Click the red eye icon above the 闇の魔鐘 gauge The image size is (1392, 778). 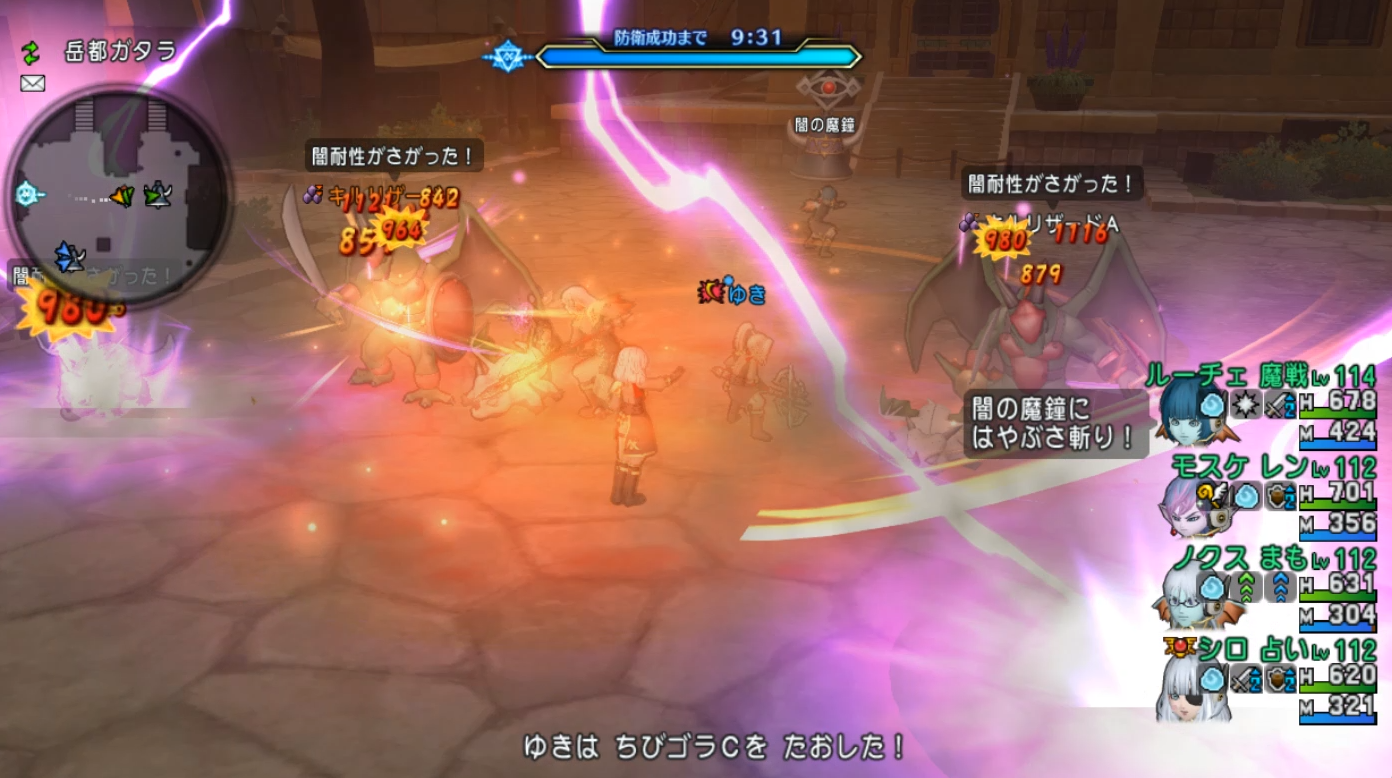point(828,88)
